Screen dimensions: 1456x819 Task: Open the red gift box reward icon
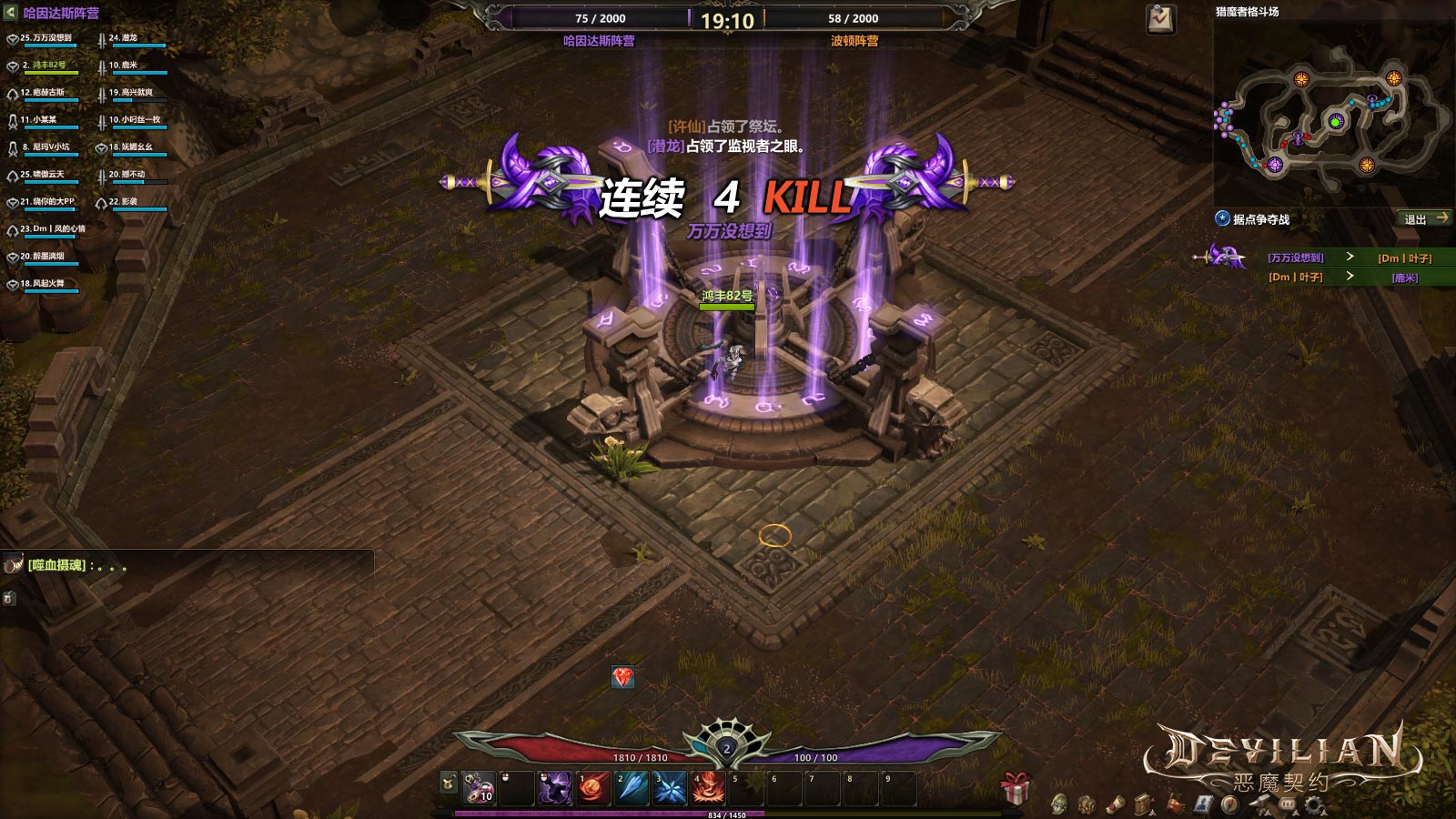click(1015, 787)
